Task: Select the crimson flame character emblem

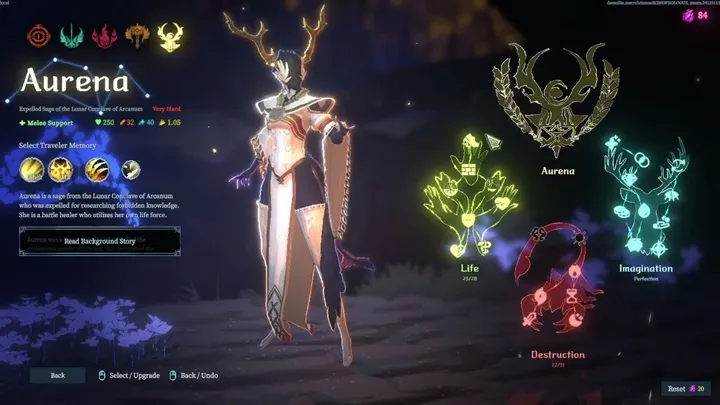Action: [x=103, y=37]
